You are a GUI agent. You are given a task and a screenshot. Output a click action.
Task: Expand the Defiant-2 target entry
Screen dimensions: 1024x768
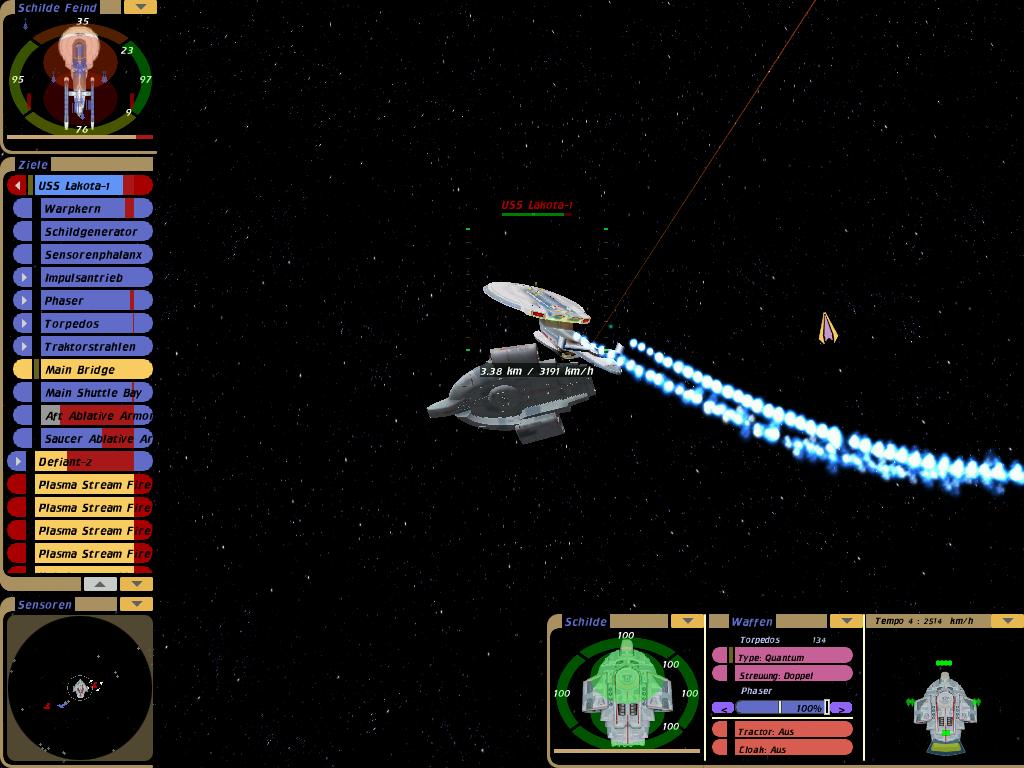[x=17, y=461]
